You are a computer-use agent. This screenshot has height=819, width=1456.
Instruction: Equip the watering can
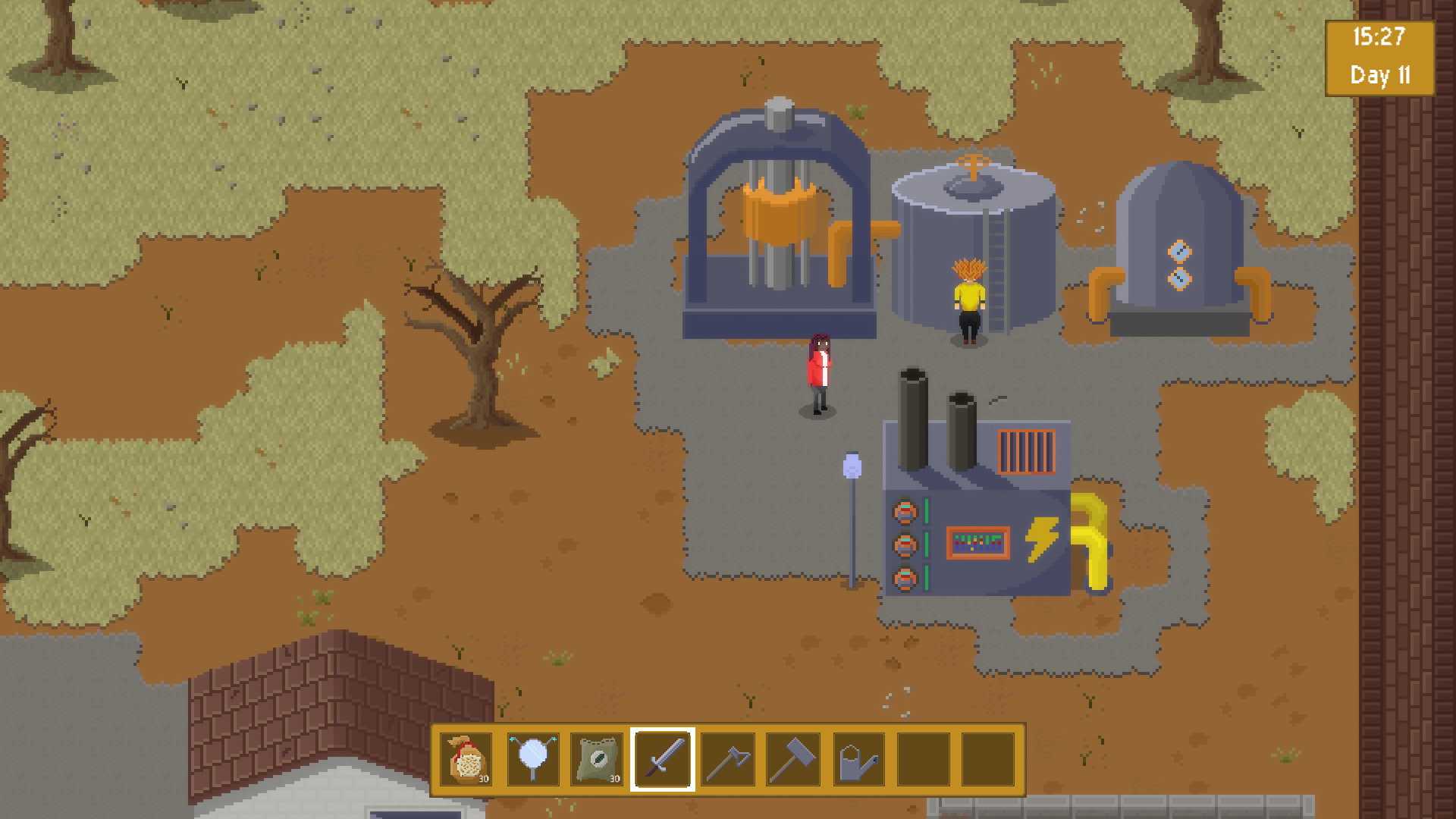tap(858, 759)
